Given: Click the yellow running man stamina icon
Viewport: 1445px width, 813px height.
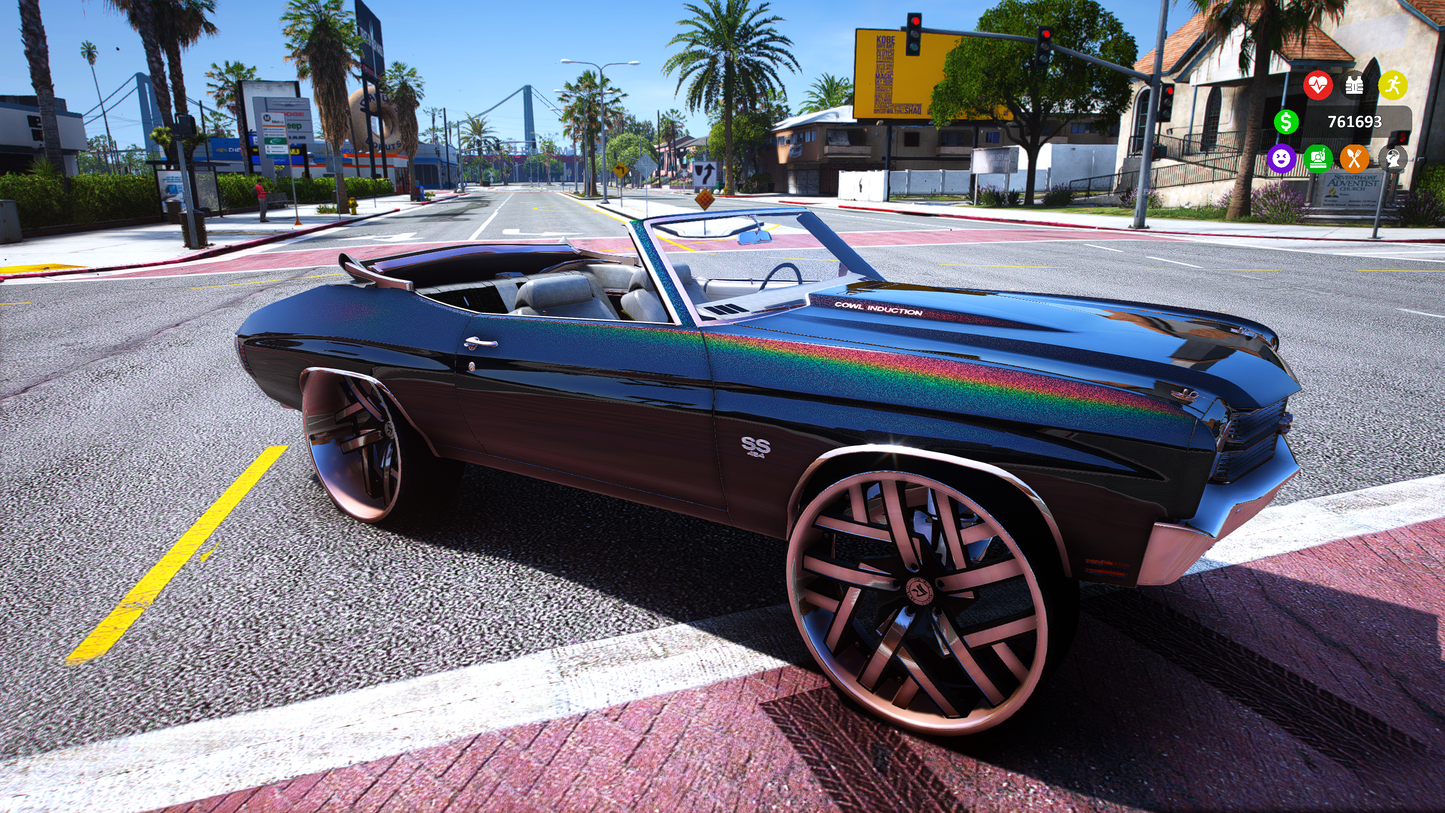Looking at the screenshot, I should [1392, 85].
